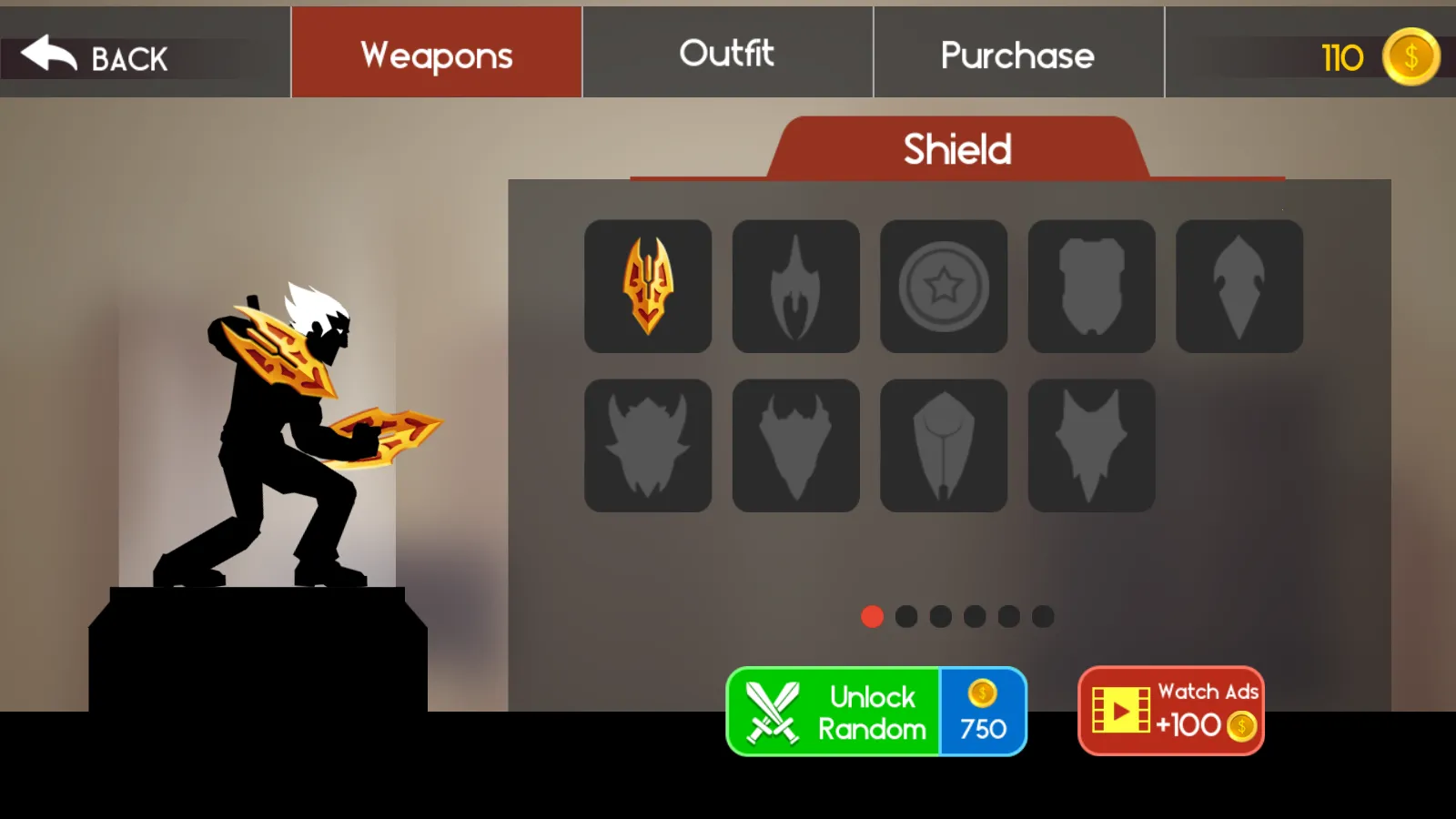Select the red first page dot
This screenshot has width=1456, height=819.
point(872,617)
